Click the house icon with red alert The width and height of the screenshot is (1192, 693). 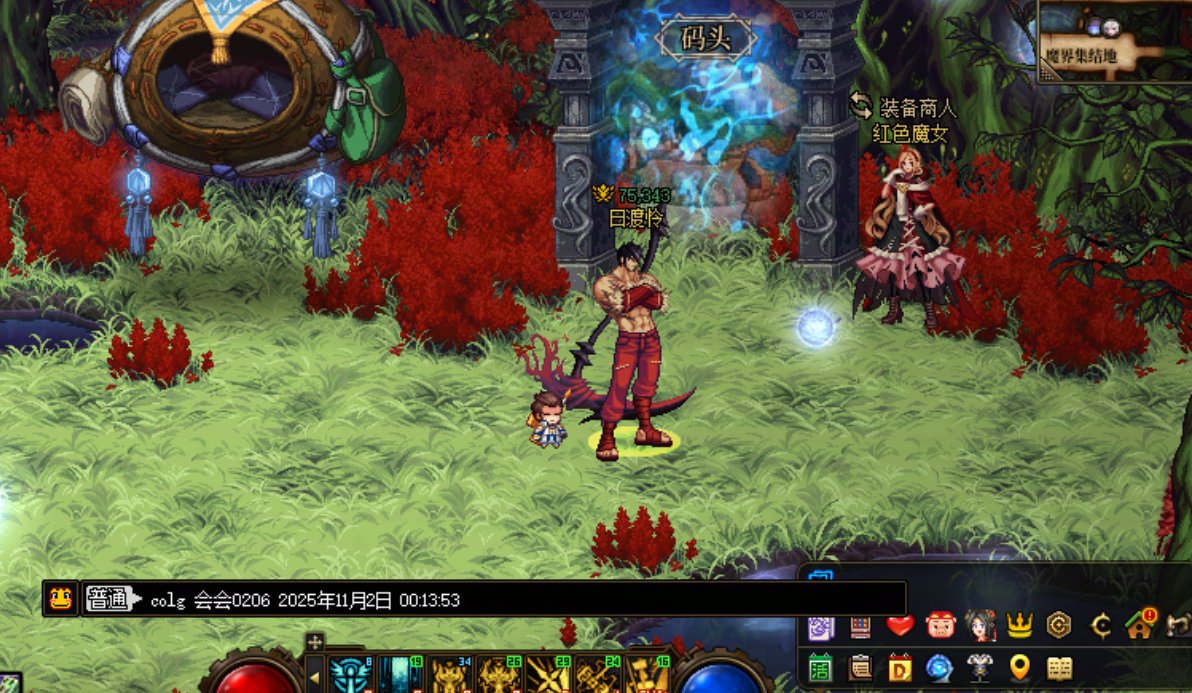(1138, 626)
